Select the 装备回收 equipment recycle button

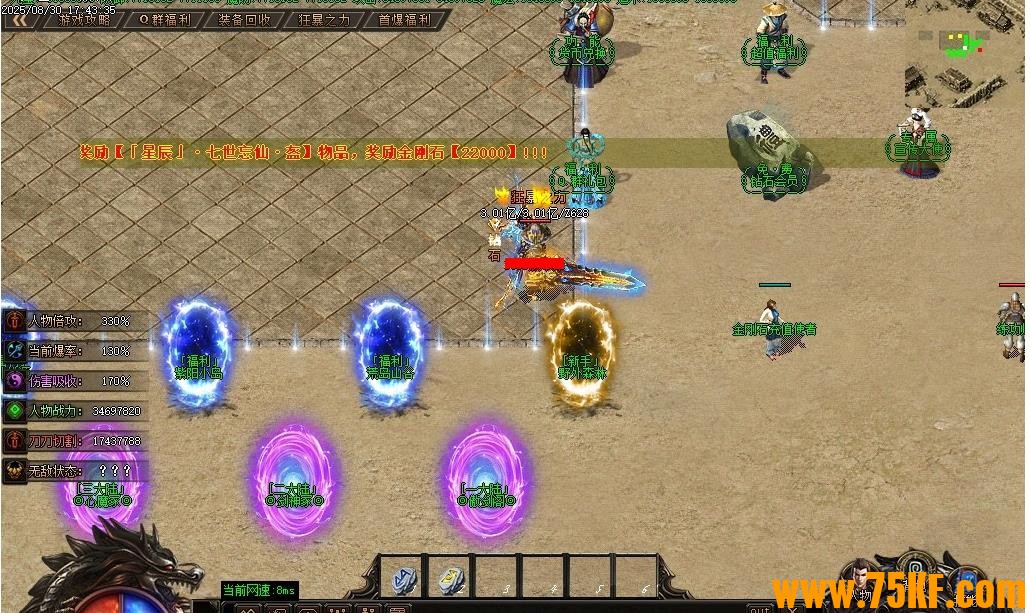(x=244, y=19)
